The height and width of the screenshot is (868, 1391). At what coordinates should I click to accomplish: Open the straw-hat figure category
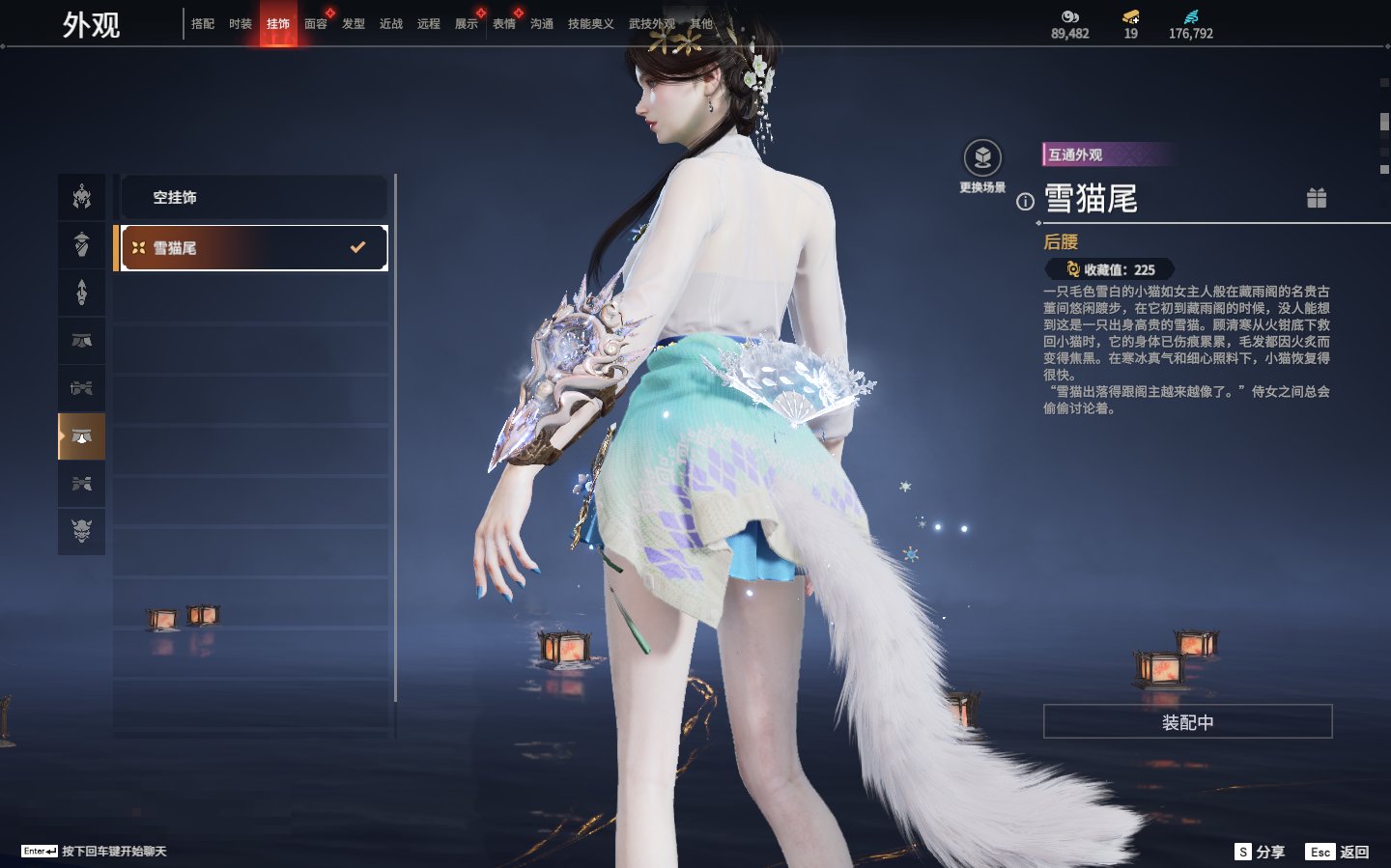(82, 244)
